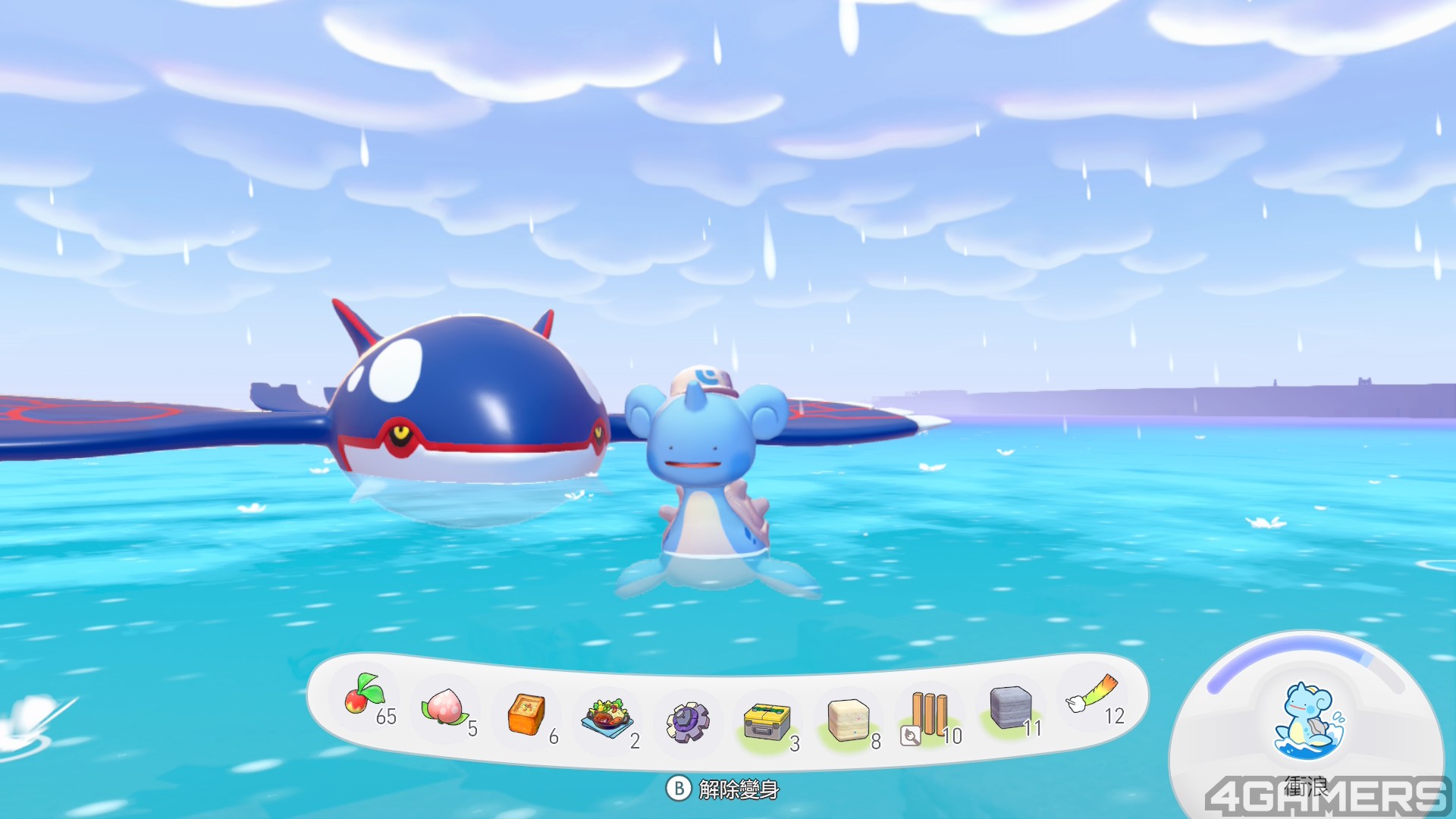Pick the wooden planks slot
1456x819 pixels.
click(929, 715)
